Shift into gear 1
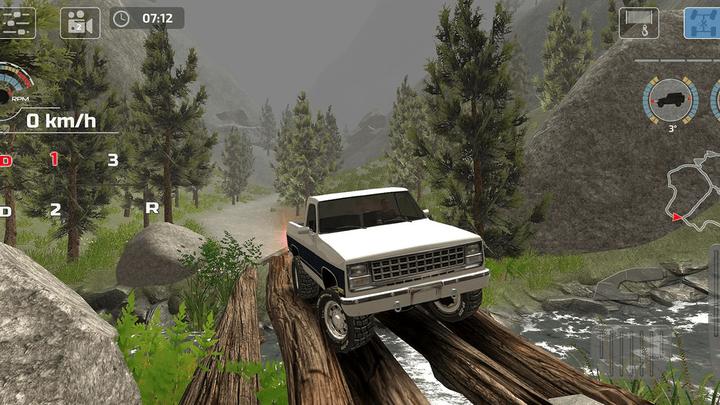This screenshot has width=720, height=405. pyautogui.click(x=55, y=159)
